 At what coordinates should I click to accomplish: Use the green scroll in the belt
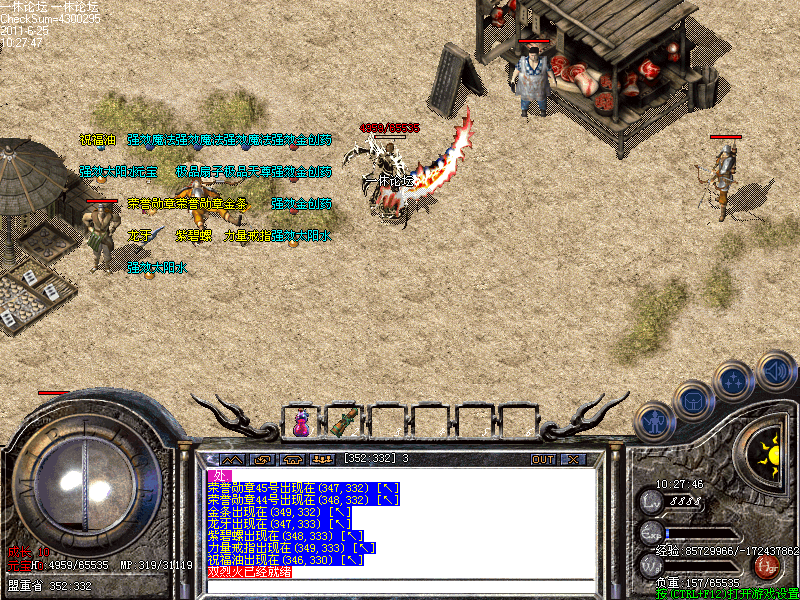[346, 422]
